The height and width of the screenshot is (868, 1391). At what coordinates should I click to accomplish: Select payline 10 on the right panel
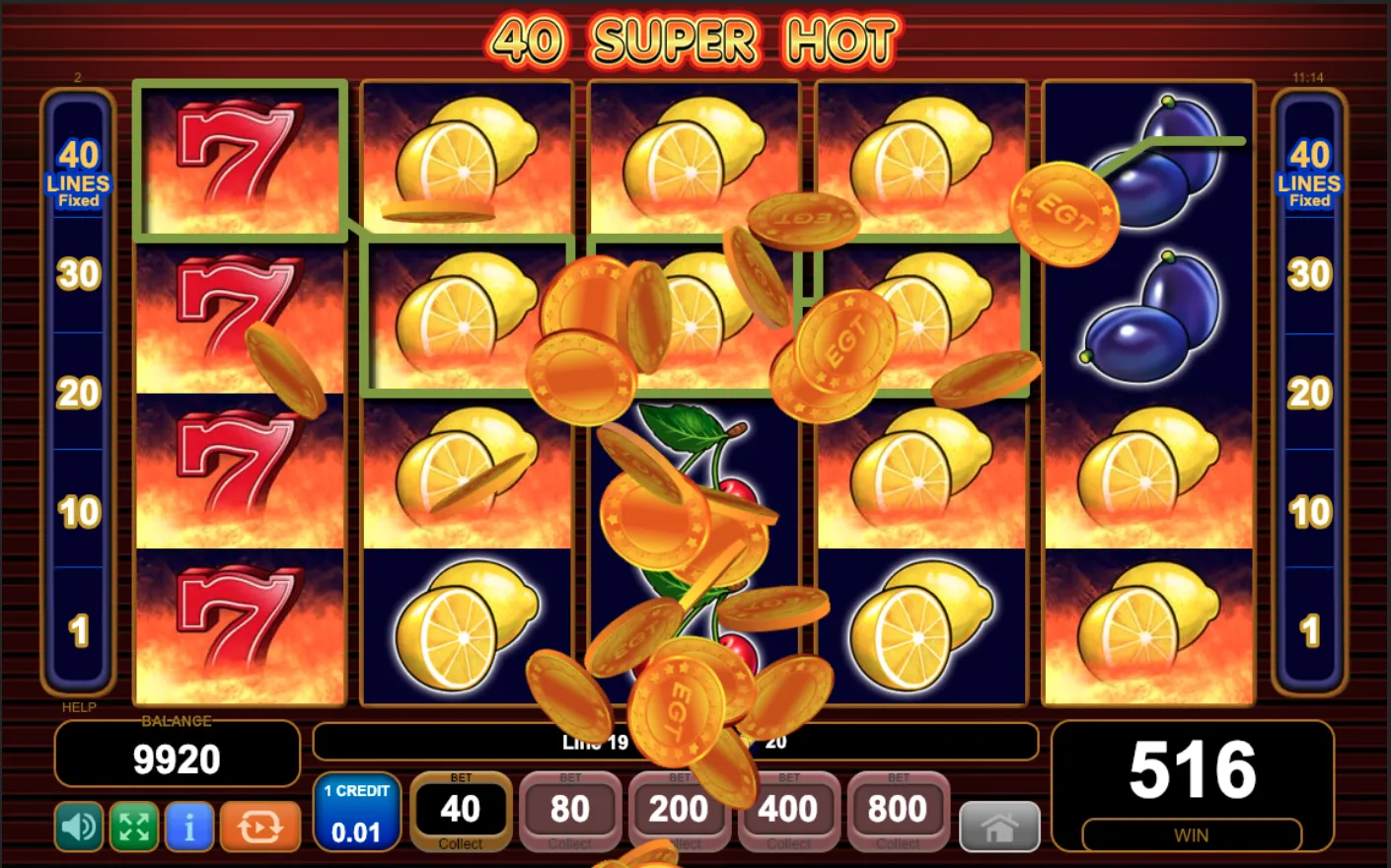click(1310, 511)
